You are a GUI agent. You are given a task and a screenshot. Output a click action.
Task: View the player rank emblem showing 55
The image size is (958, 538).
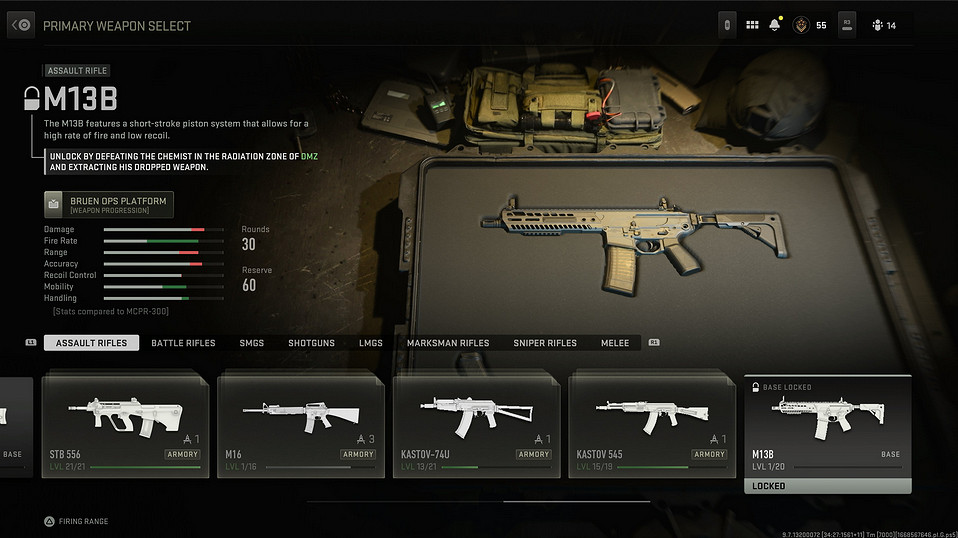tap(800, 25)
